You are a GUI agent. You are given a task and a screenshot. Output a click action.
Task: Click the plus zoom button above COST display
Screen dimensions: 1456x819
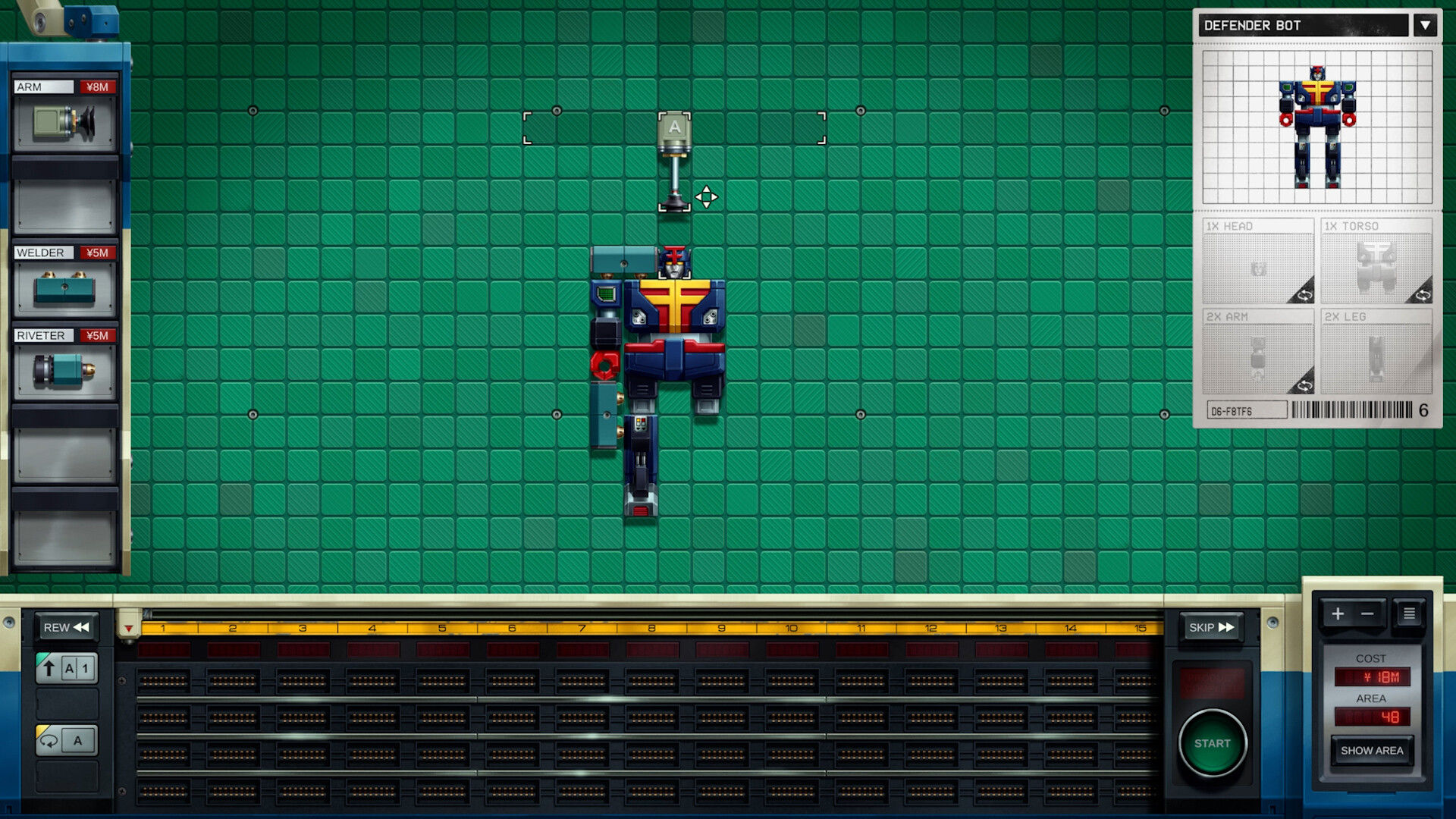[1338, 613]
